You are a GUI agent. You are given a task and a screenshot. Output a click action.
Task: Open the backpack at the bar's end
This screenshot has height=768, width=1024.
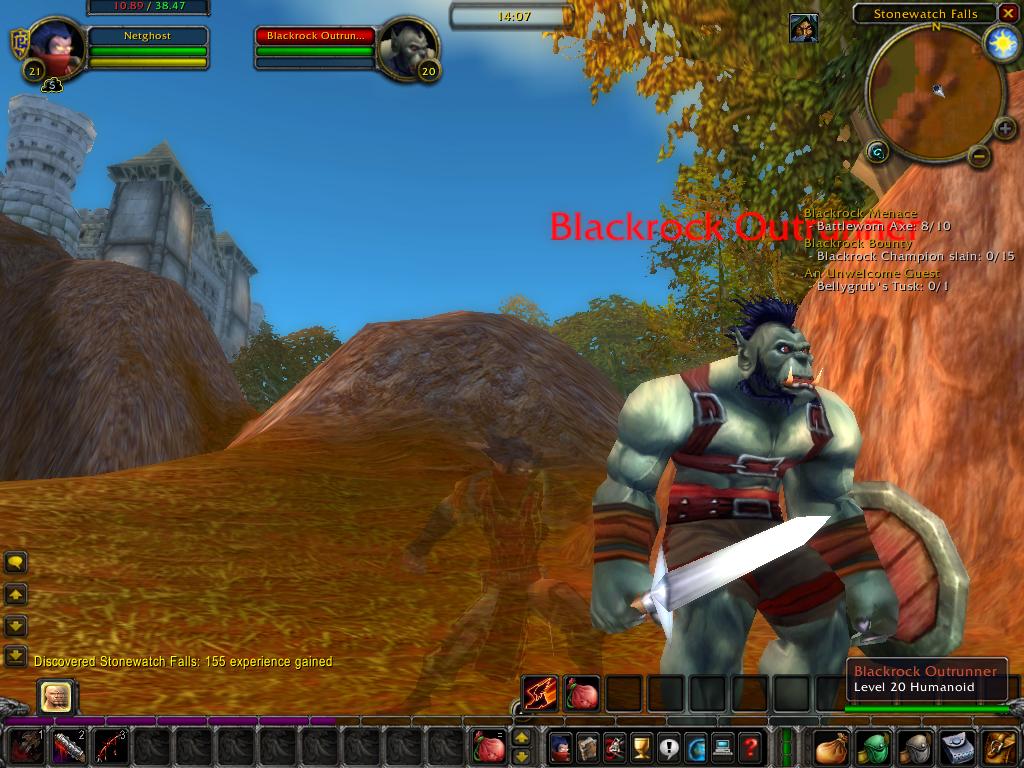[1000, 747]
